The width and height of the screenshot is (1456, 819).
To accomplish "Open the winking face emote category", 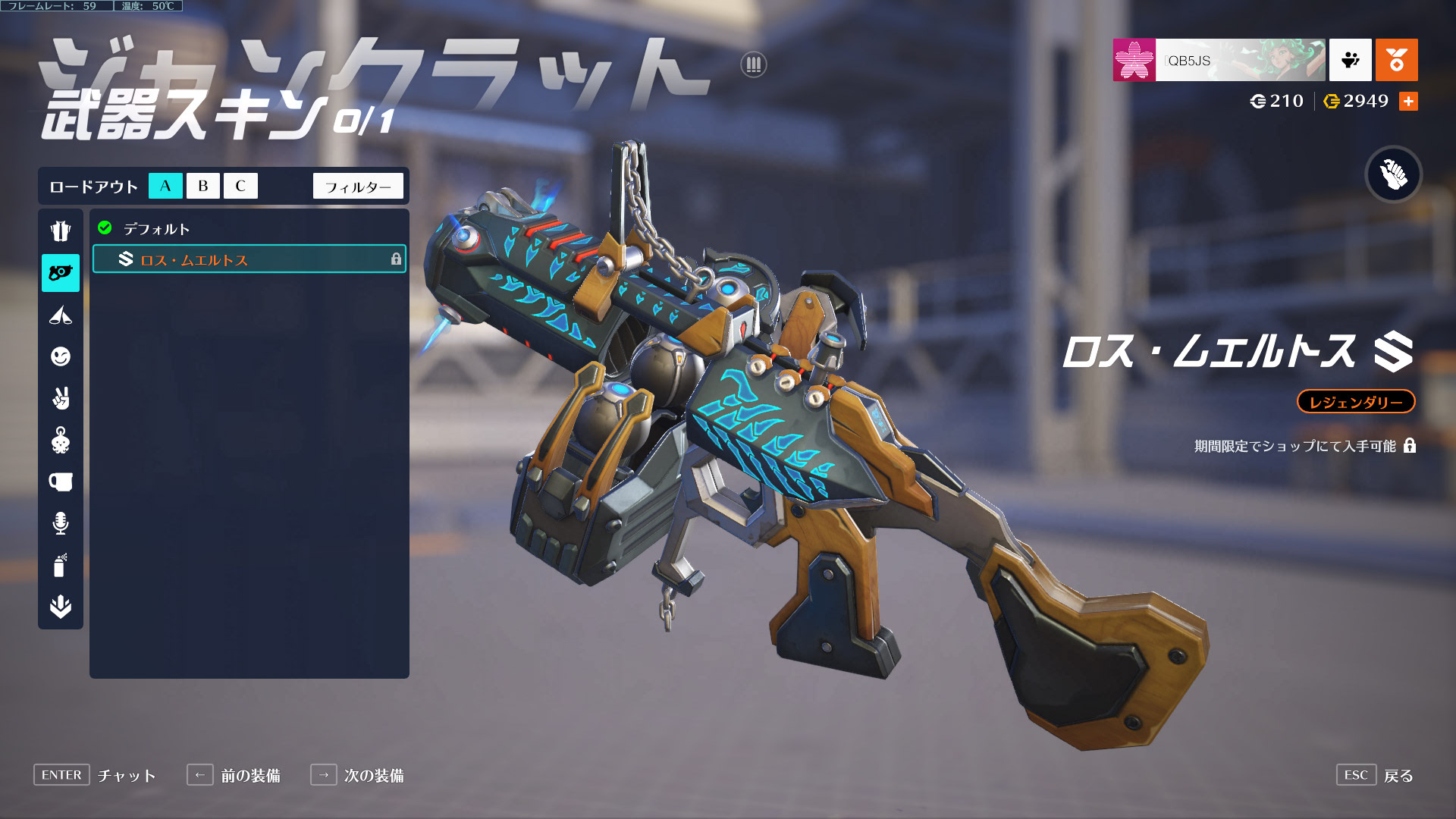I will [61, 356].
